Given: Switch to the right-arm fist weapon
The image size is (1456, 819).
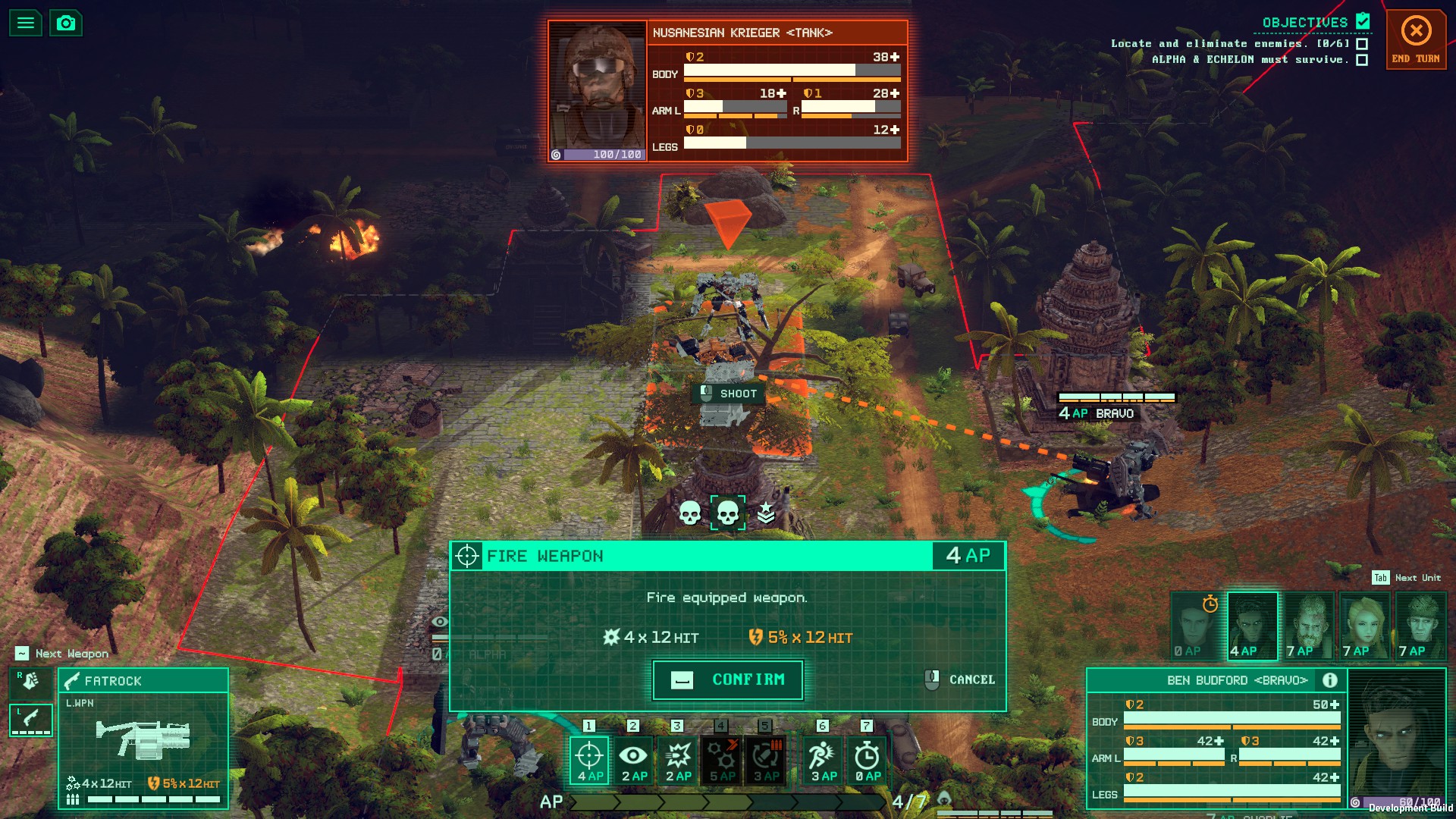Looking at the screenshot, I should [x=30, y=682].
